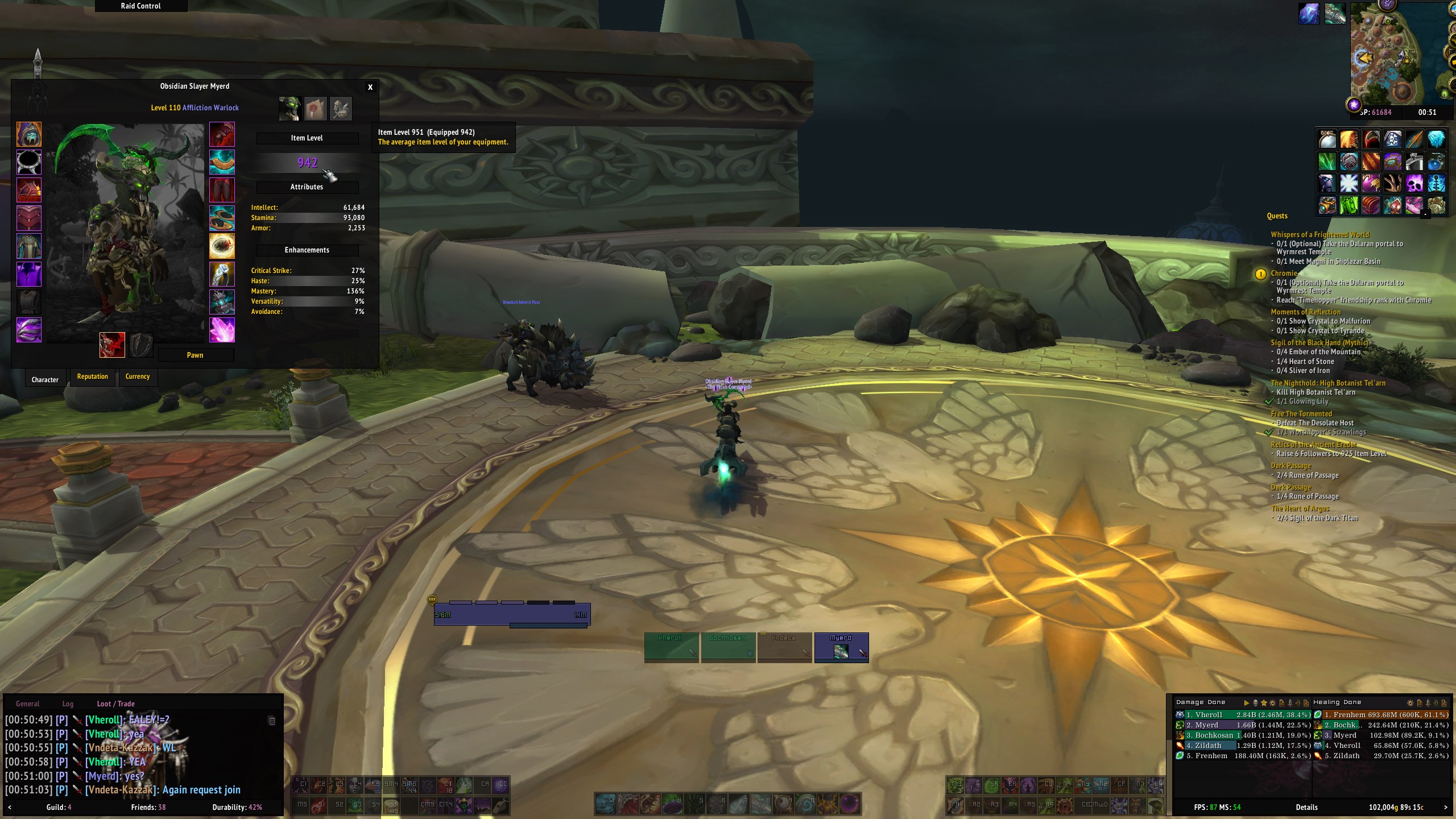This screenshot has width=1456, height=819.
Task: Select the purple shirt equipment slot
Action: tap(29, 274)
